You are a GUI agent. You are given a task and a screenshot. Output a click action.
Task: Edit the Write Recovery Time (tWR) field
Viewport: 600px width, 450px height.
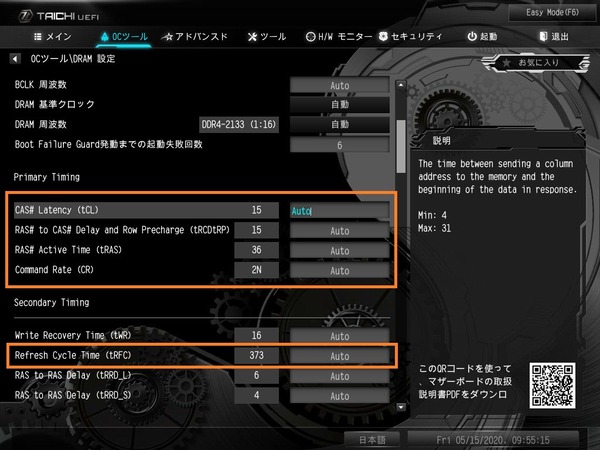[x=340, y=336]
